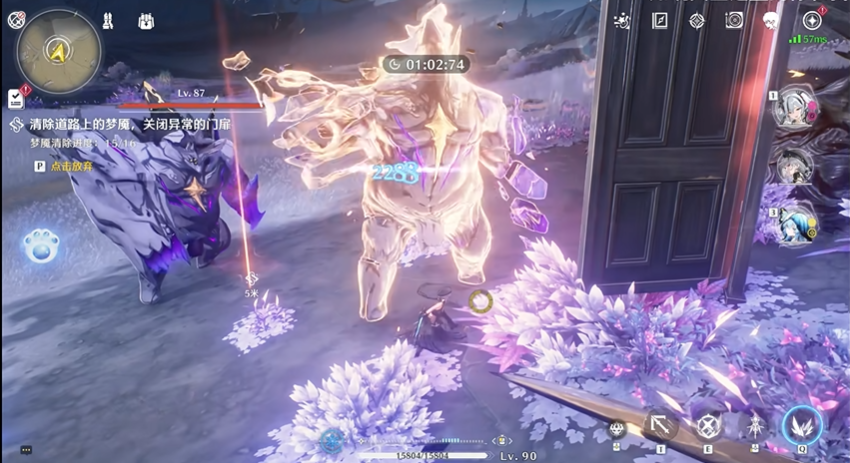850x463 pixels.
Task: Open the backpack icon on the top bar
Action: click(146, 21)
